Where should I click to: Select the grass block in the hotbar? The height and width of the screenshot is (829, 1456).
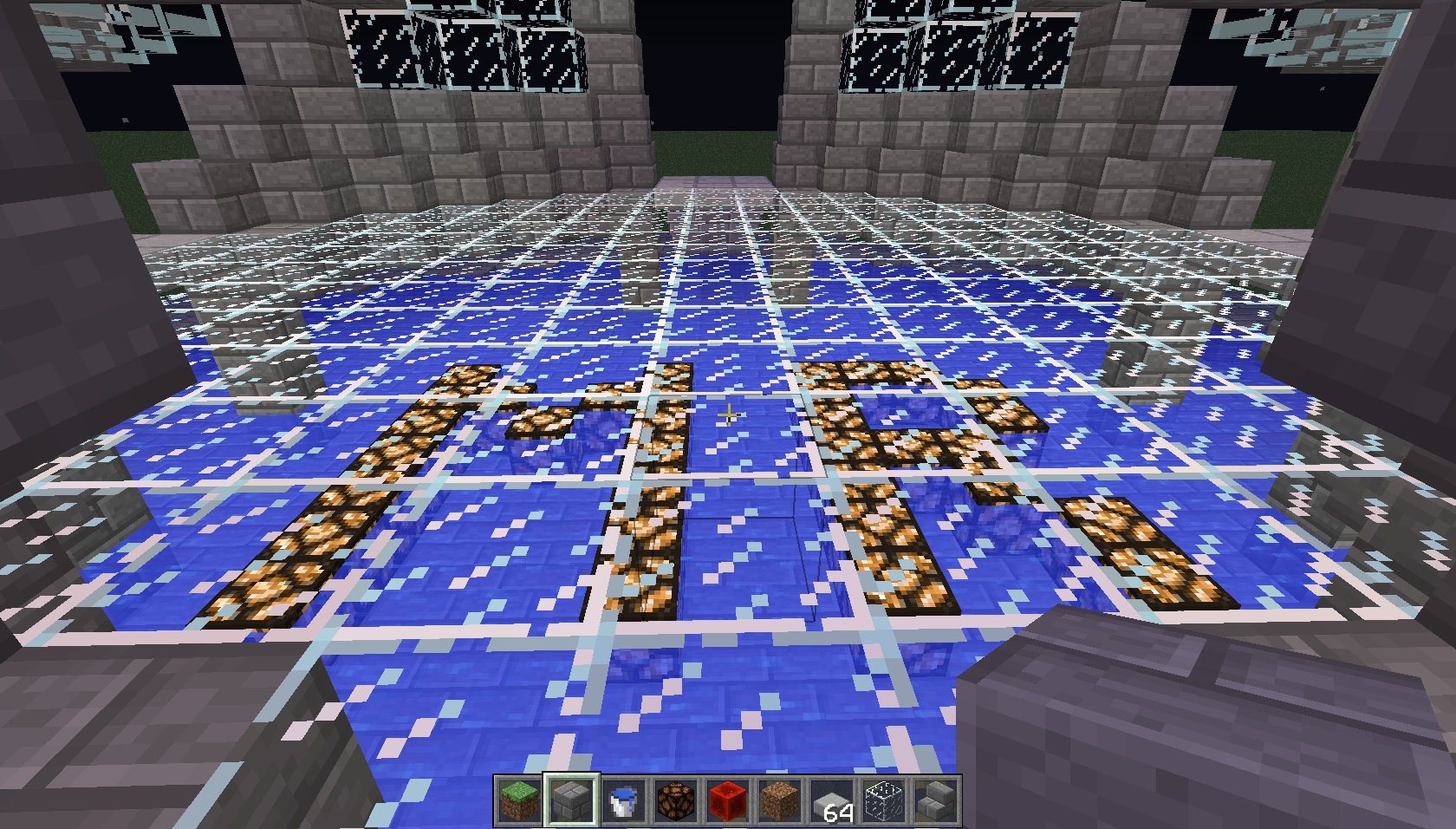520,802
